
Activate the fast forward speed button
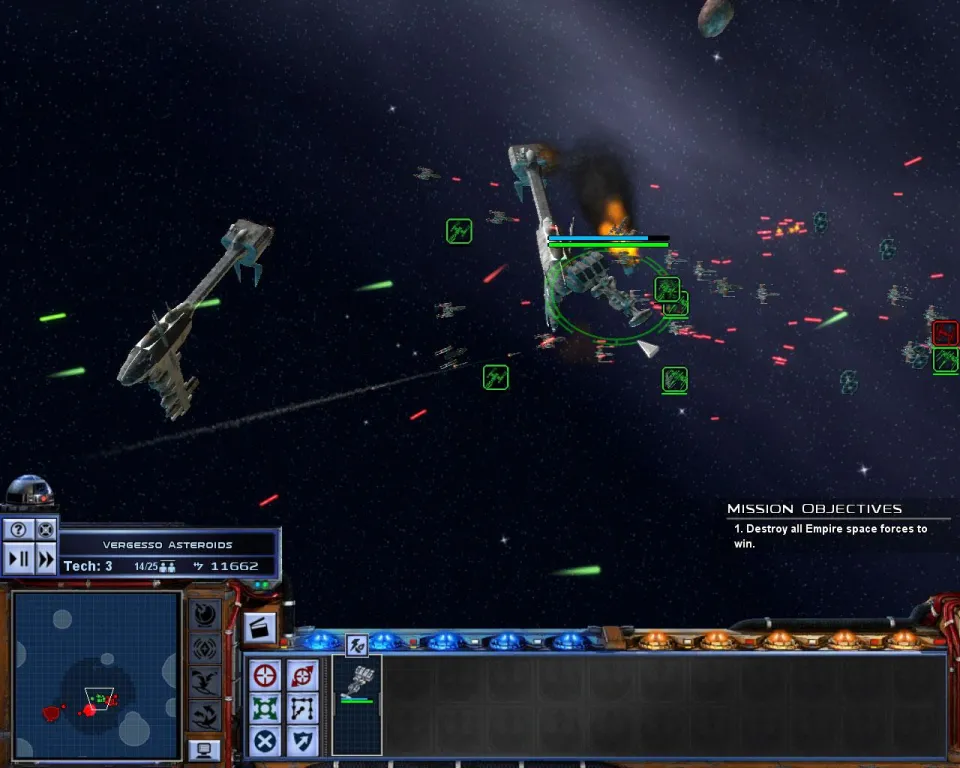tap(45, 559)
